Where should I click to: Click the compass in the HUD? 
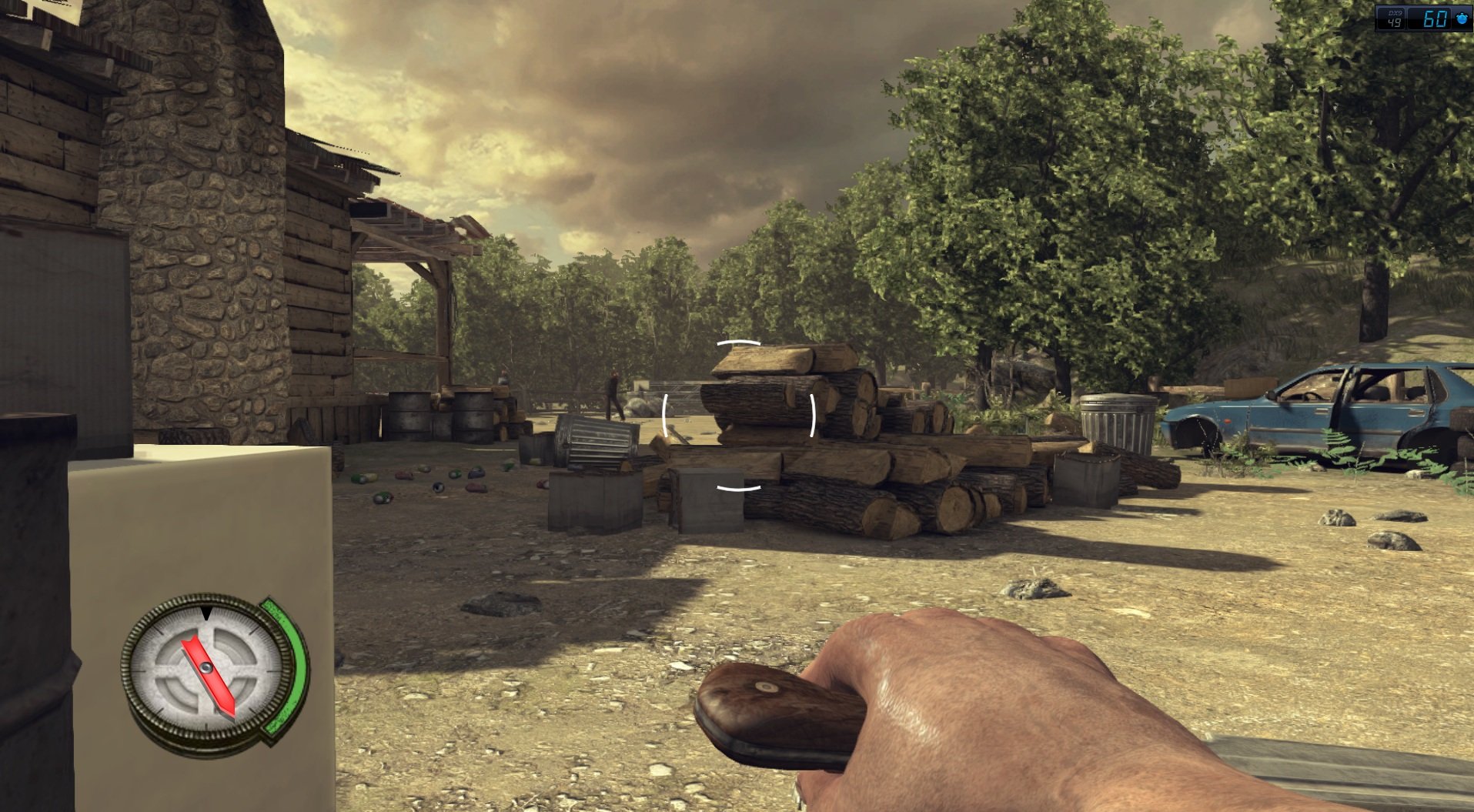208,669
